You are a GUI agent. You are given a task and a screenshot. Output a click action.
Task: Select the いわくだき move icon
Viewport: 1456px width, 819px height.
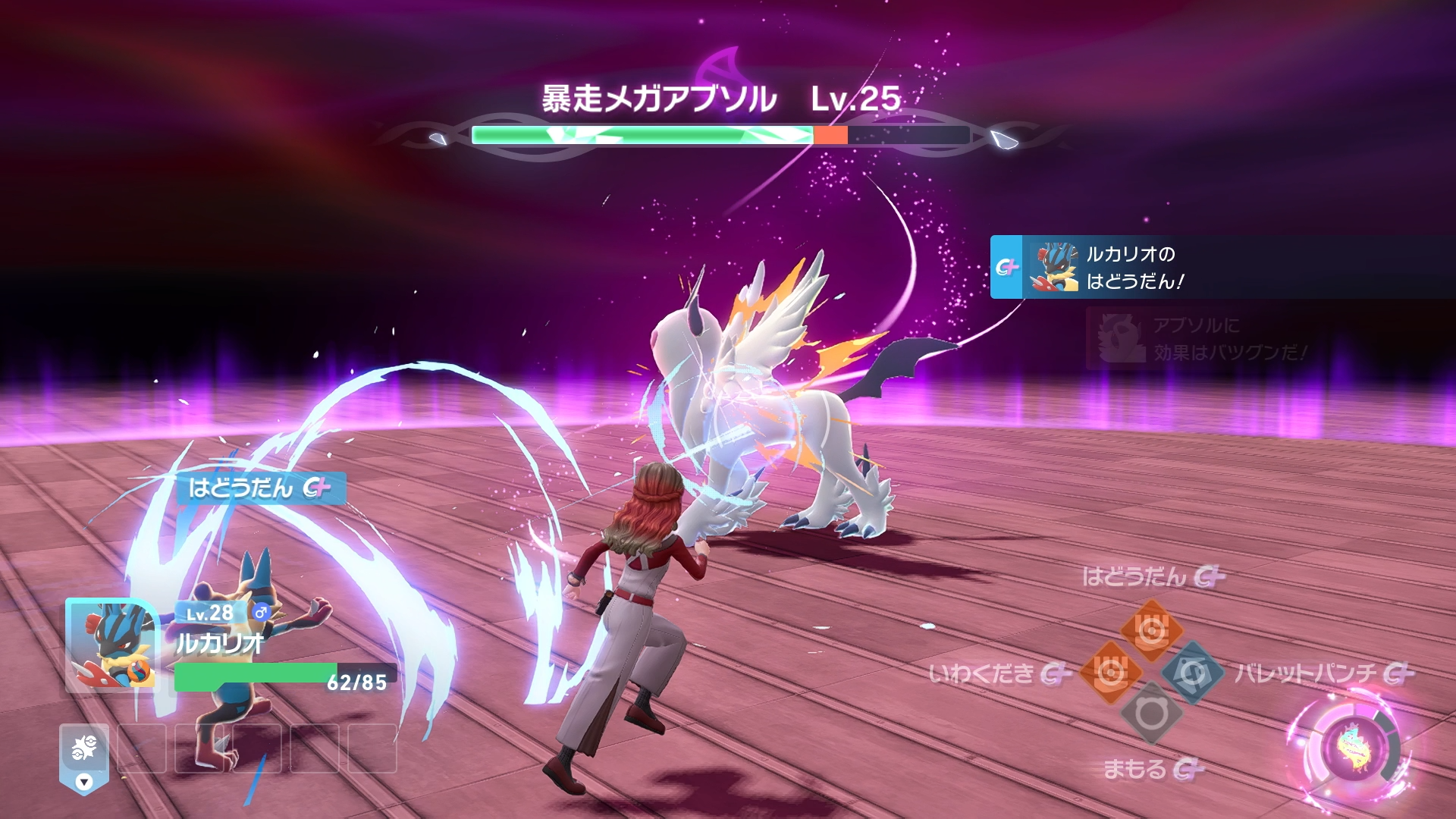[1110, 672]
